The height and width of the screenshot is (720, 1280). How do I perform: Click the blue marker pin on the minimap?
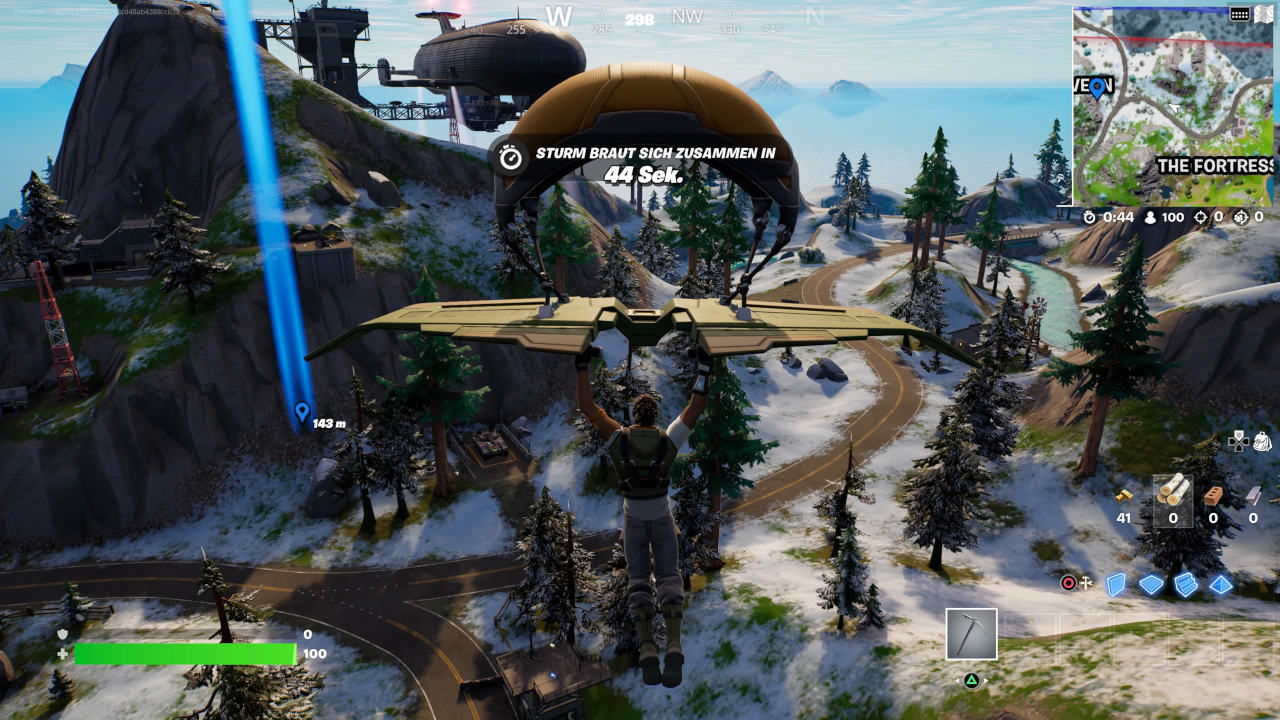1097,88
